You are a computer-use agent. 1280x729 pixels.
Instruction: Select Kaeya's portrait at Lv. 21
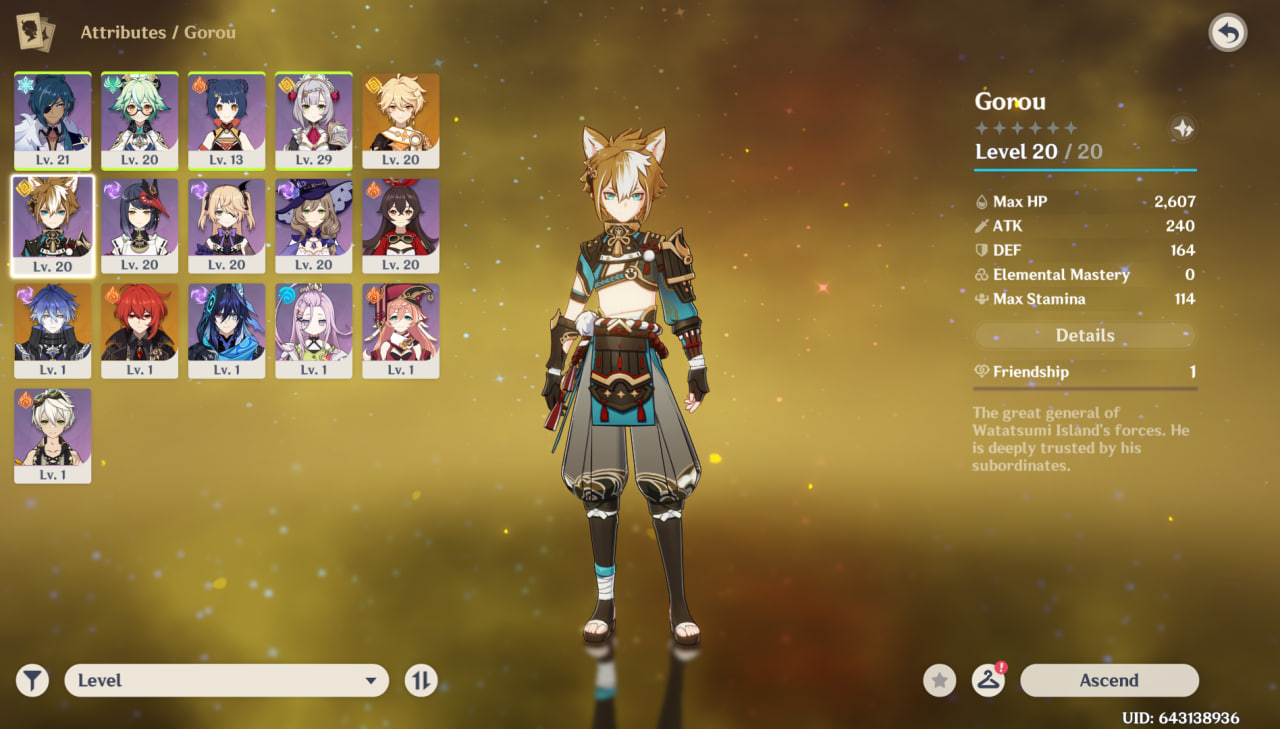pos(53,120)
